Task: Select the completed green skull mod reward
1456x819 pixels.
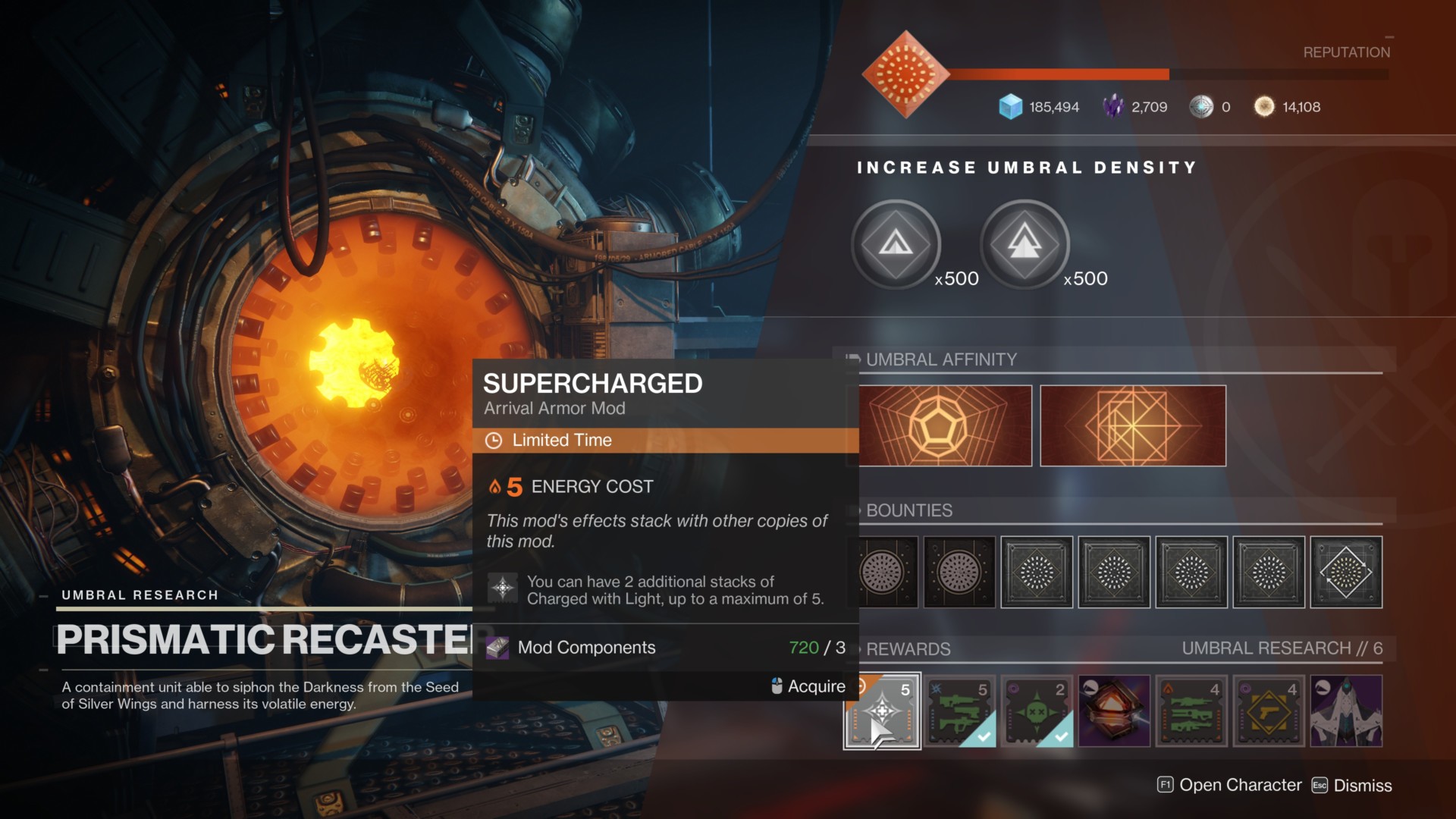Action: click(x=1037, y=711)
